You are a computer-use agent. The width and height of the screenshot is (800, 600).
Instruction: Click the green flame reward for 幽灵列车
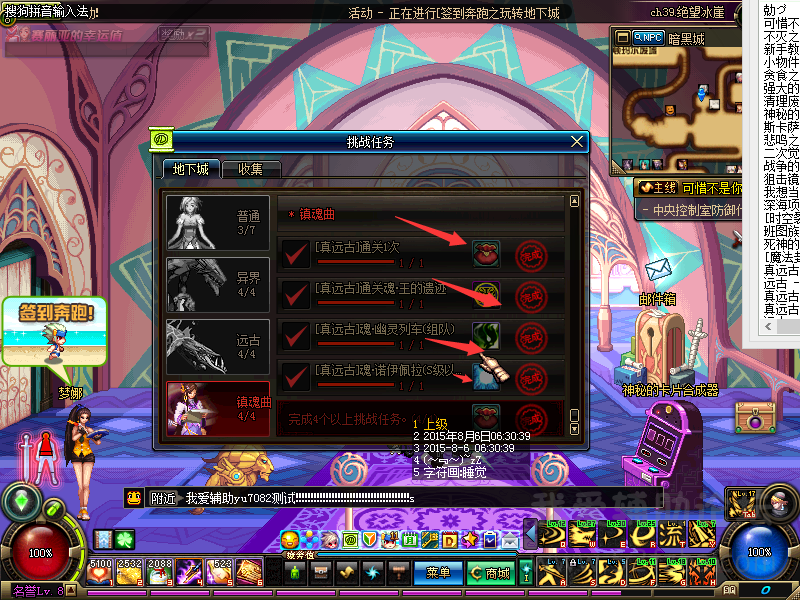click(486, 336)
